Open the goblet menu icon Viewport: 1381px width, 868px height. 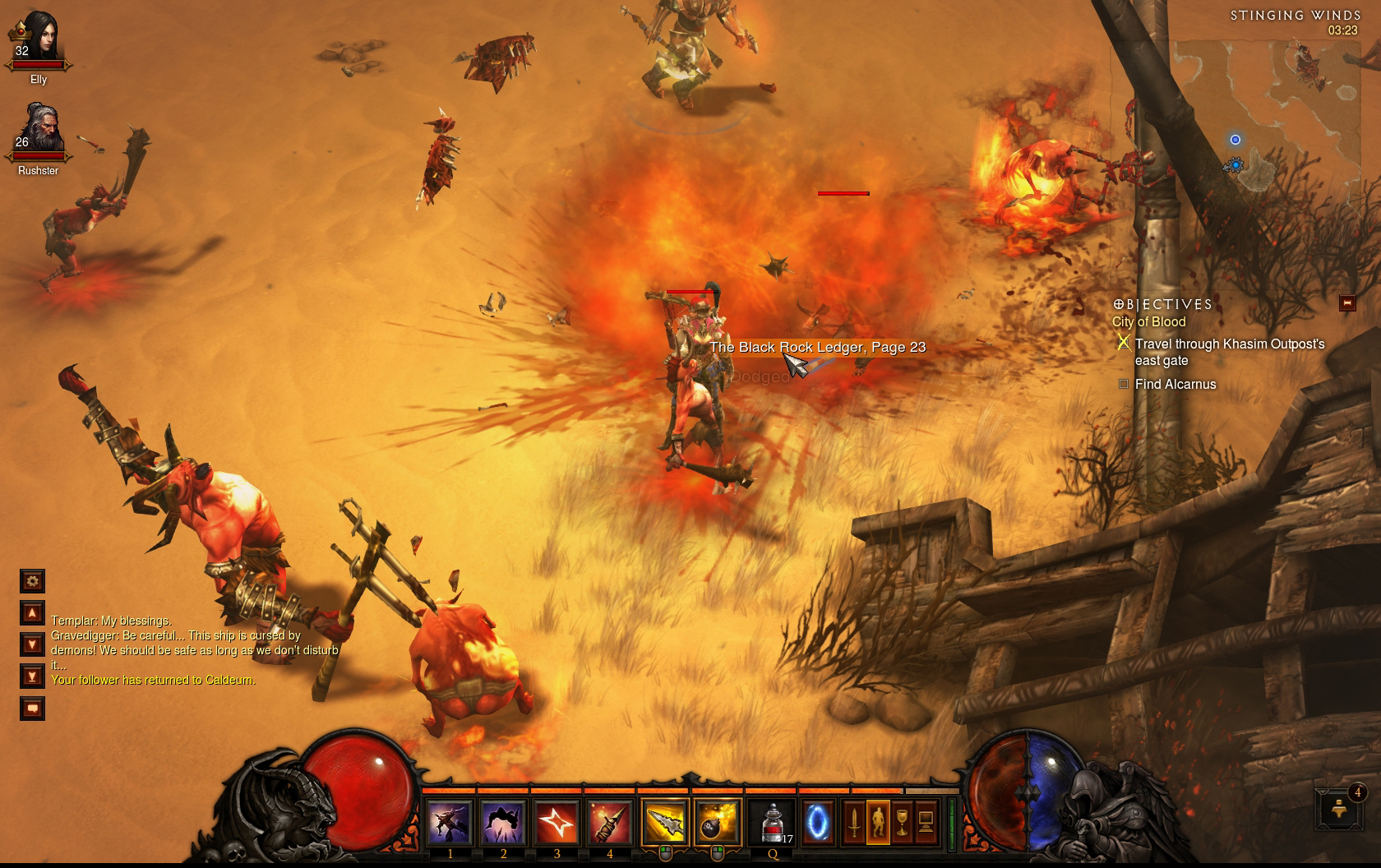point(902,821)
